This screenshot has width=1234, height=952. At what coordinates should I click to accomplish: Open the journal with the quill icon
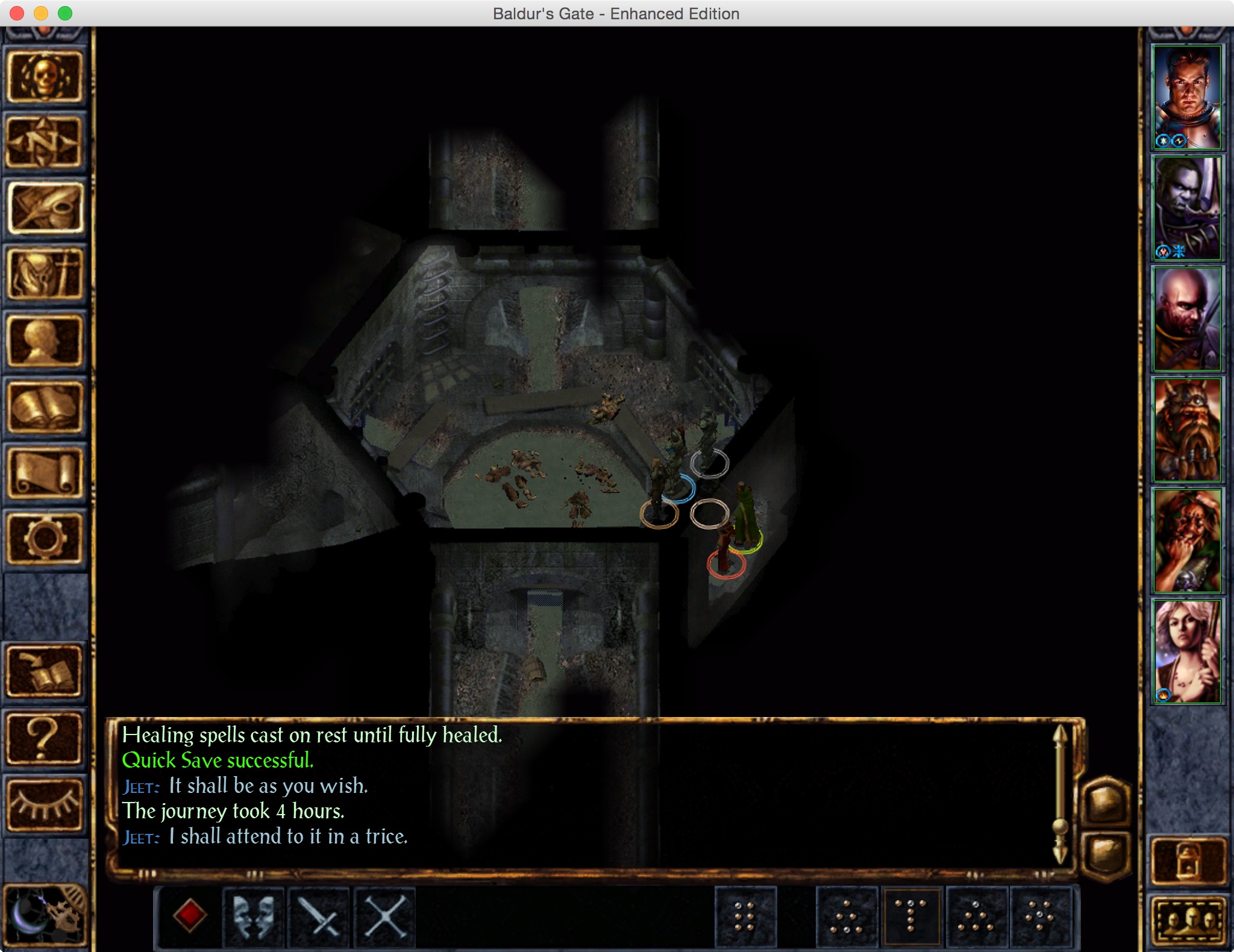pos(44,208)
